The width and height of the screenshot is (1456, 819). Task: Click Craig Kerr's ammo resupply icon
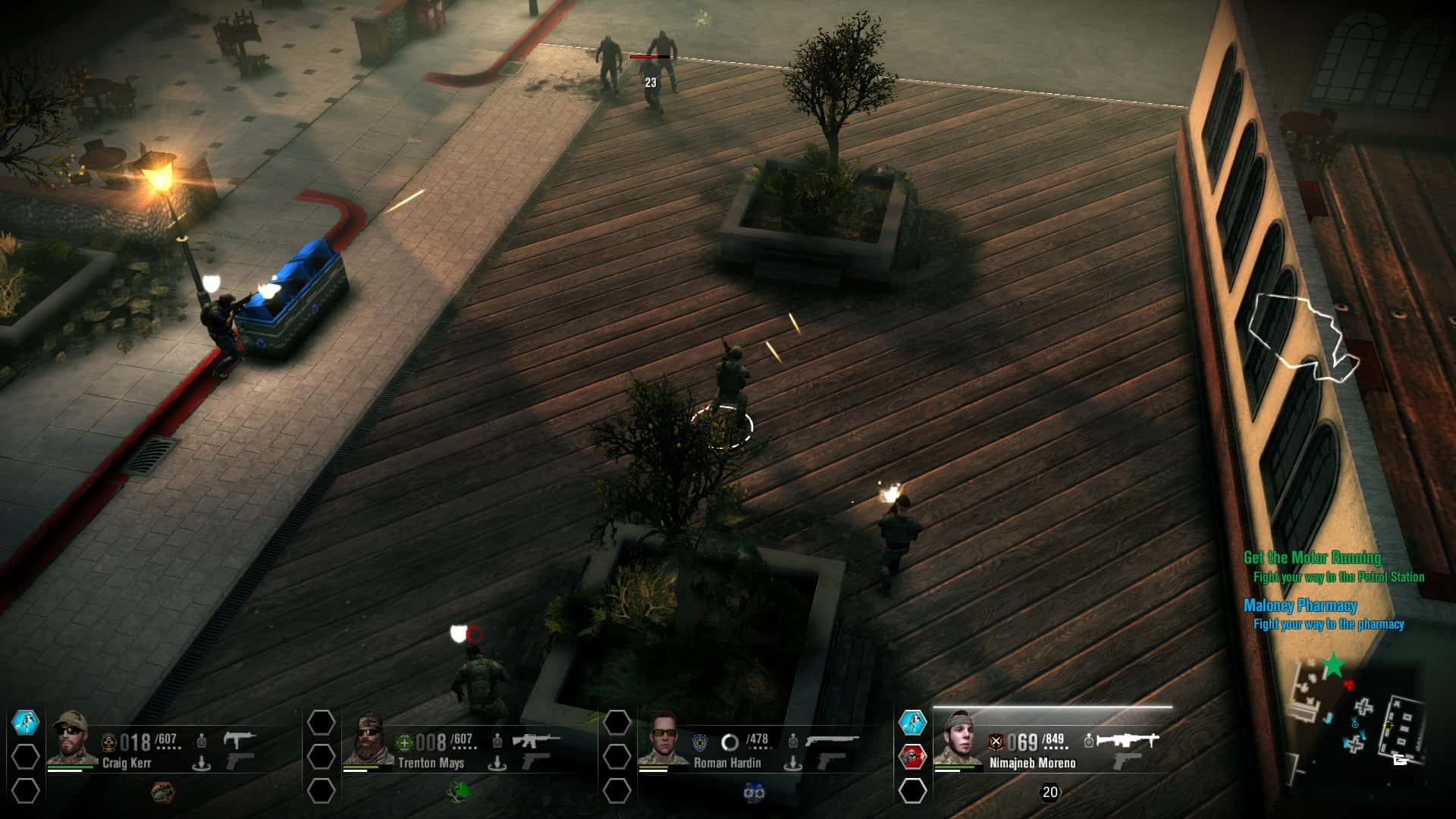pyautogui.click(x=201, y=762)
